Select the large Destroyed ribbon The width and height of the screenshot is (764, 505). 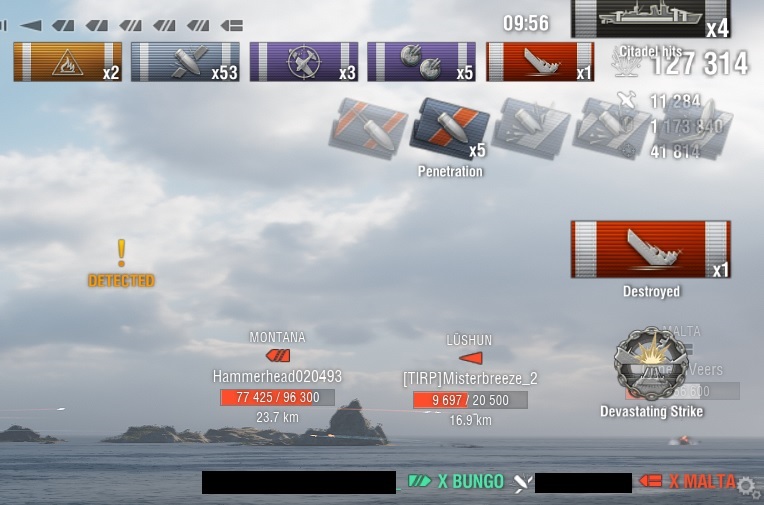tap(650, 250)
